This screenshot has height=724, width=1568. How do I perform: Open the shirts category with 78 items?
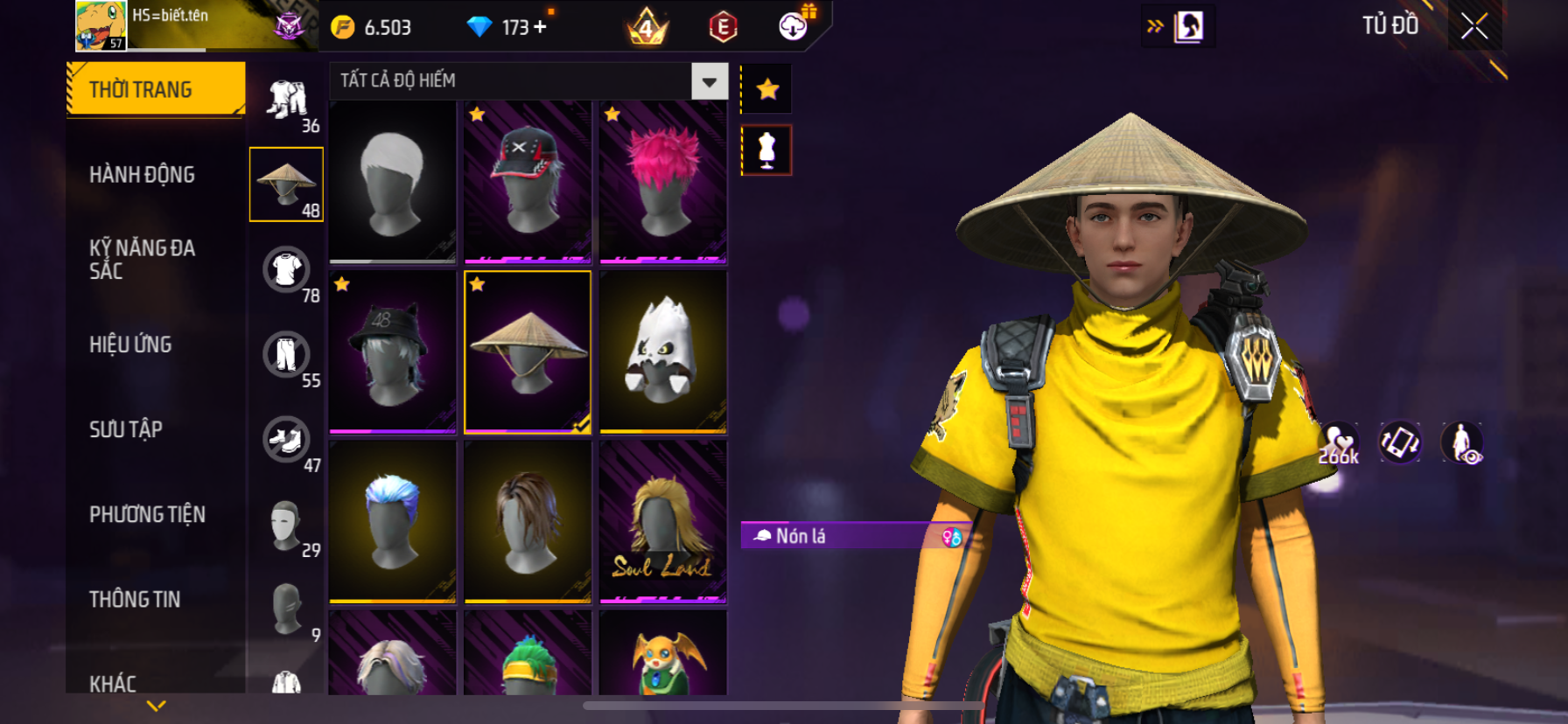(x=287, y=271)
